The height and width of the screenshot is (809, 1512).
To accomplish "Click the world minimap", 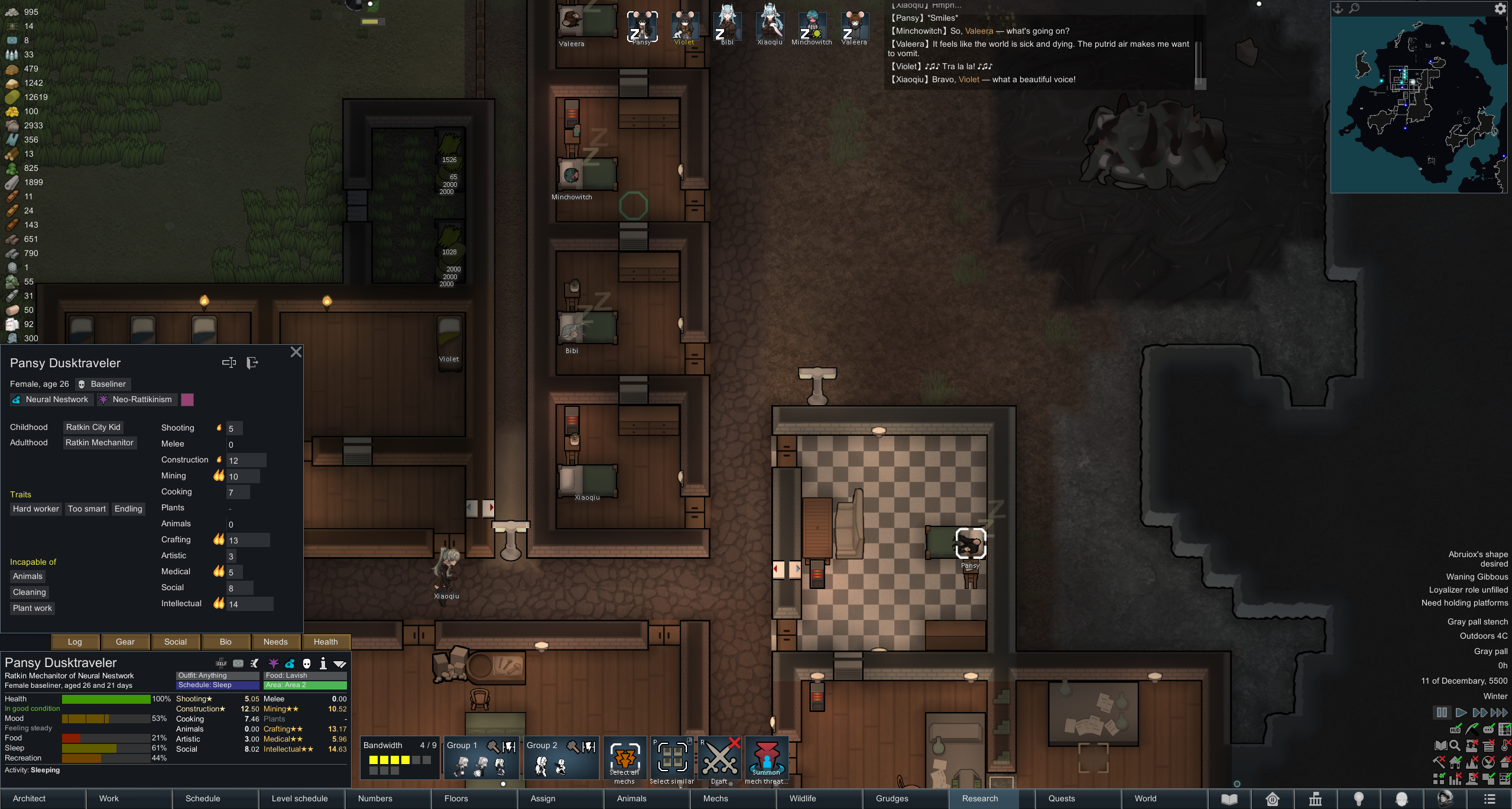I will [1419, 103].
